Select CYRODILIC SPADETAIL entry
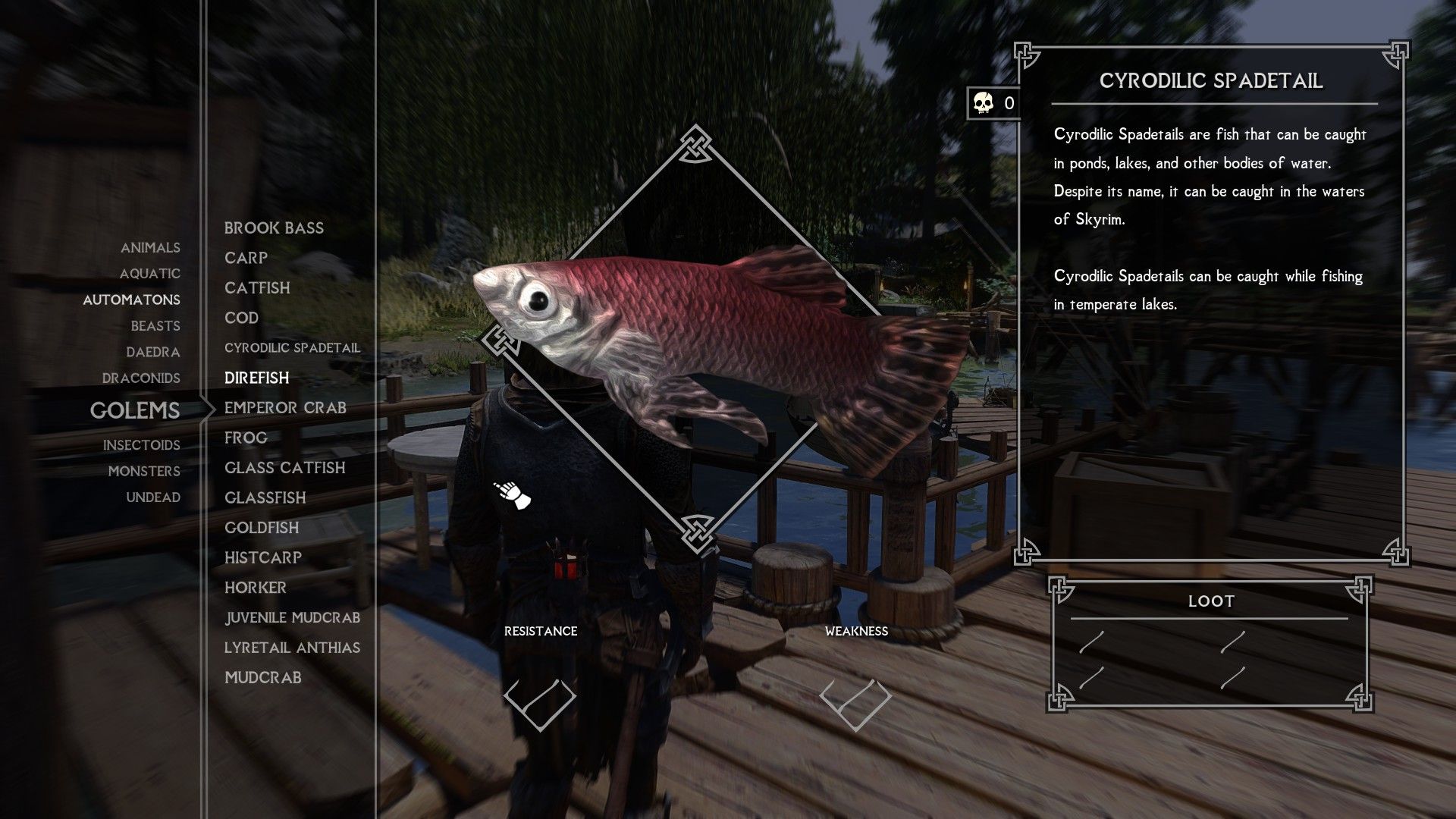 click(292, 347)
